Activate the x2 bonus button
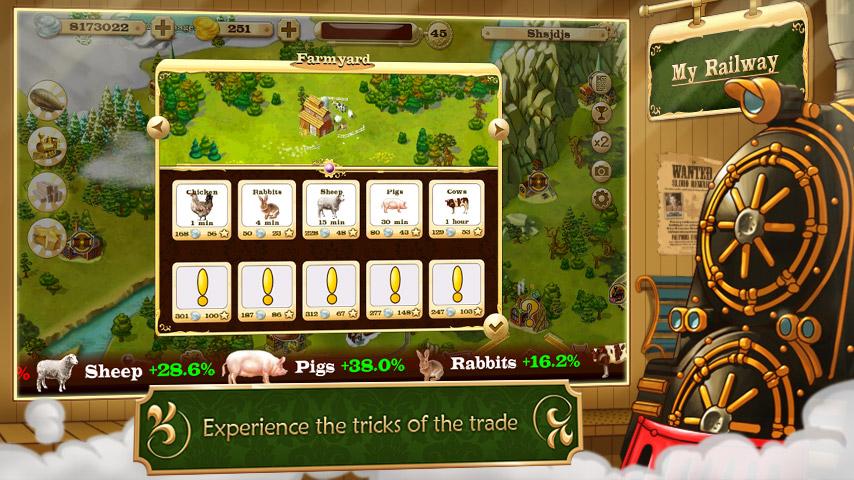 (x=601, y=142)
